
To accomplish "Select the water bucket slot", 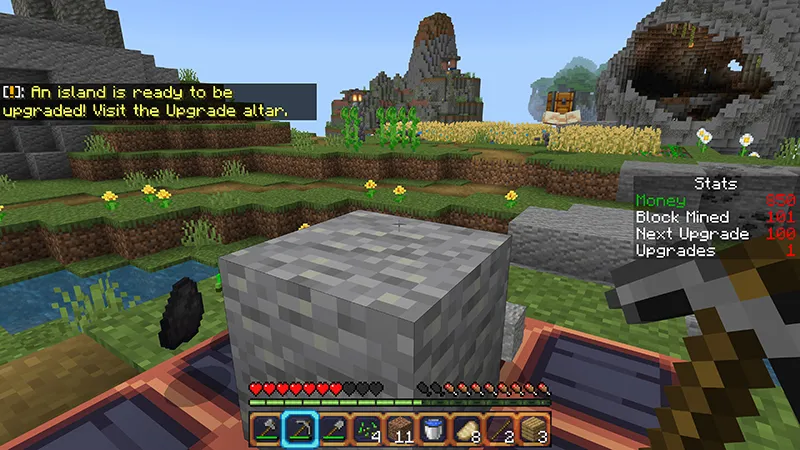I will tap(434, 430).
